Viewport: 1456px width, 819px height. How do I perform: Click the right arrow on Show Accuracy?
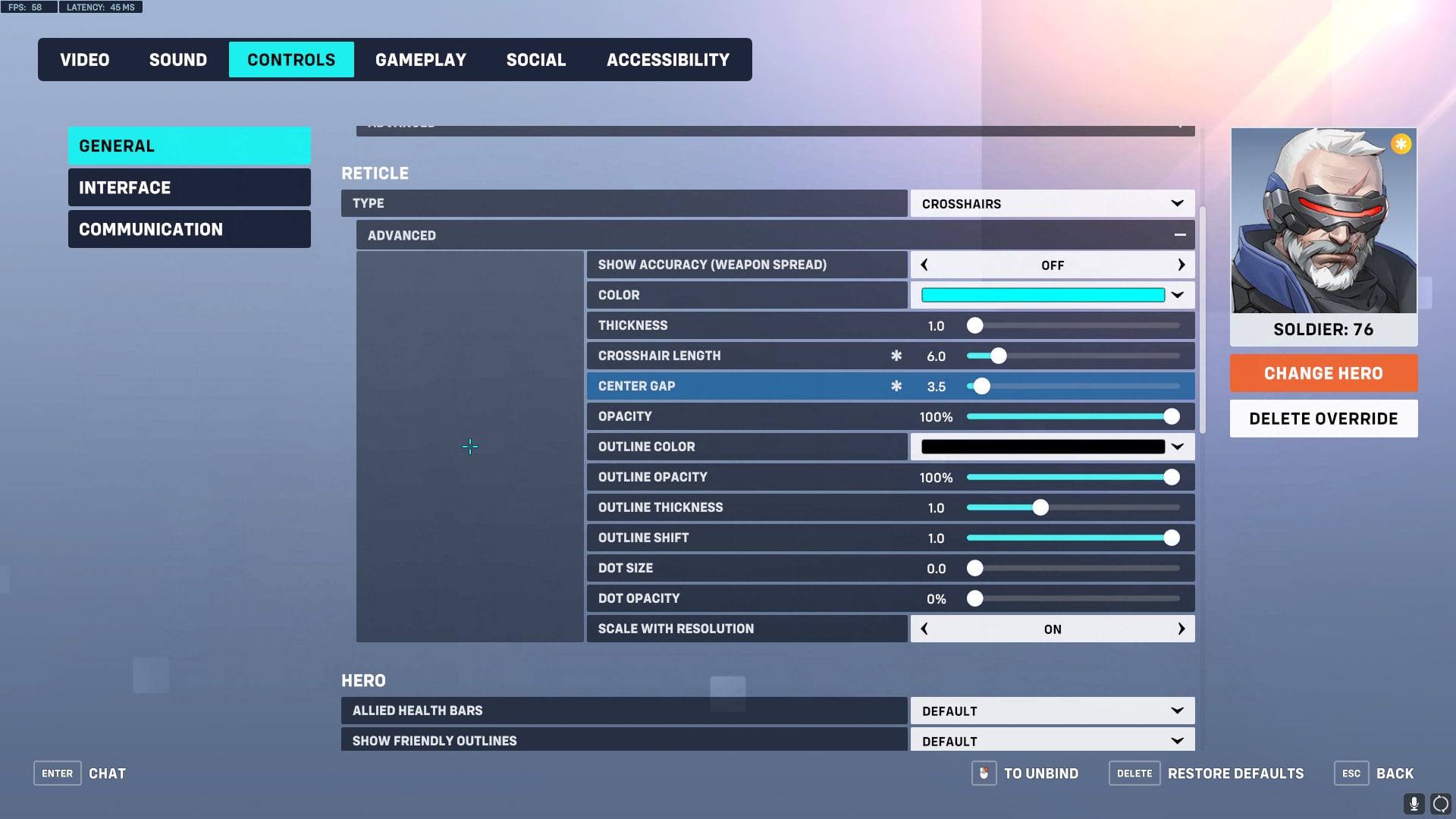click(1181, 265)
